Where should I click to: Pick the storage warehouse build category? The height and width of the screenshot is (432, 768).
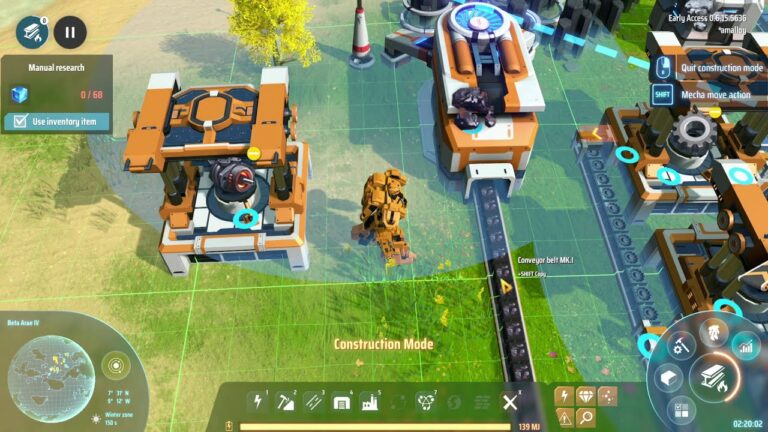pos(343,402)
